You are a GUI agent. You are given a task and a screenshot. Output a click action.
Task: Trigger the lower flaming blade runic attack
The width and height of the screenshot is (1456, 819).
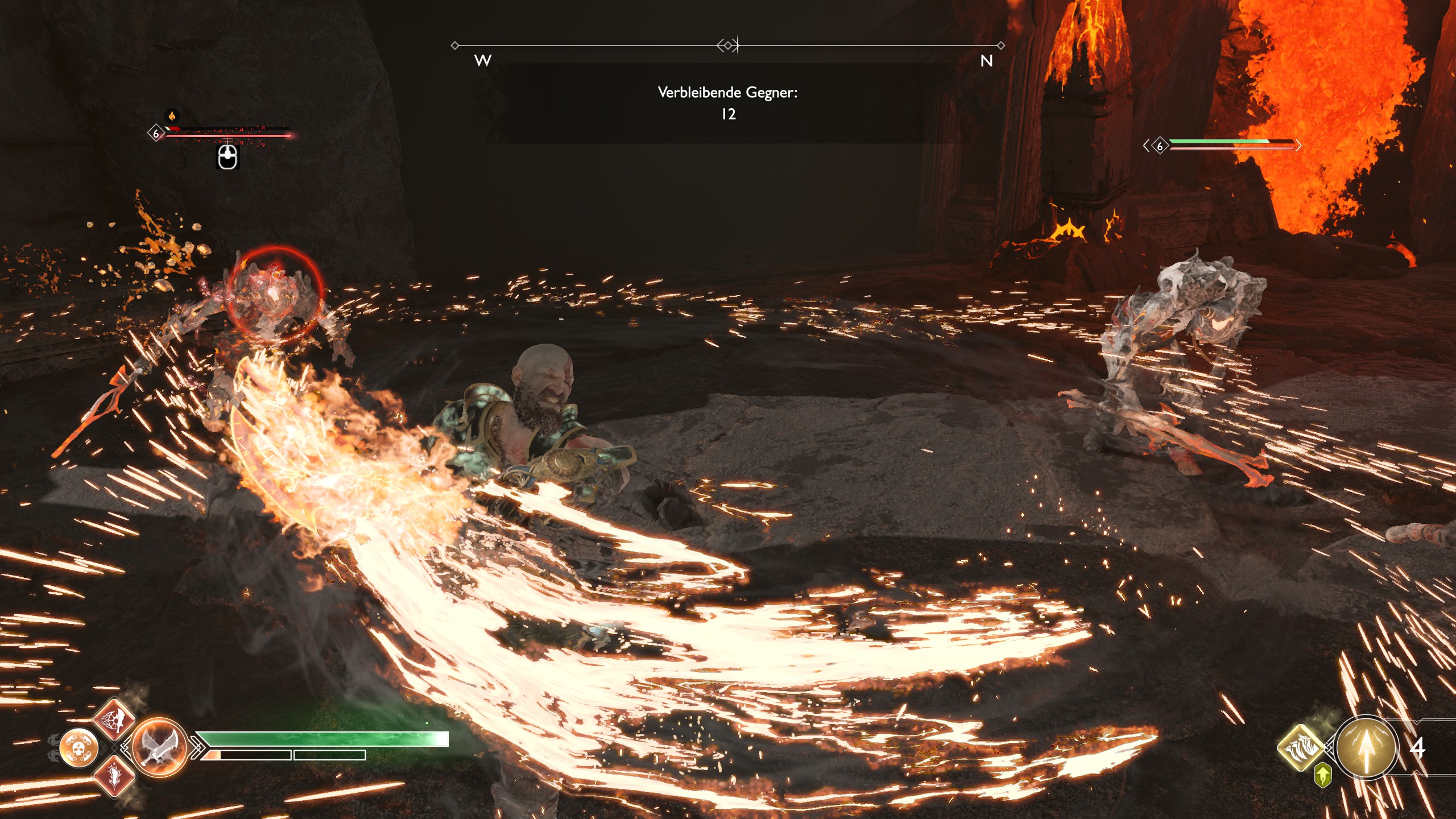tap(115, 775)
